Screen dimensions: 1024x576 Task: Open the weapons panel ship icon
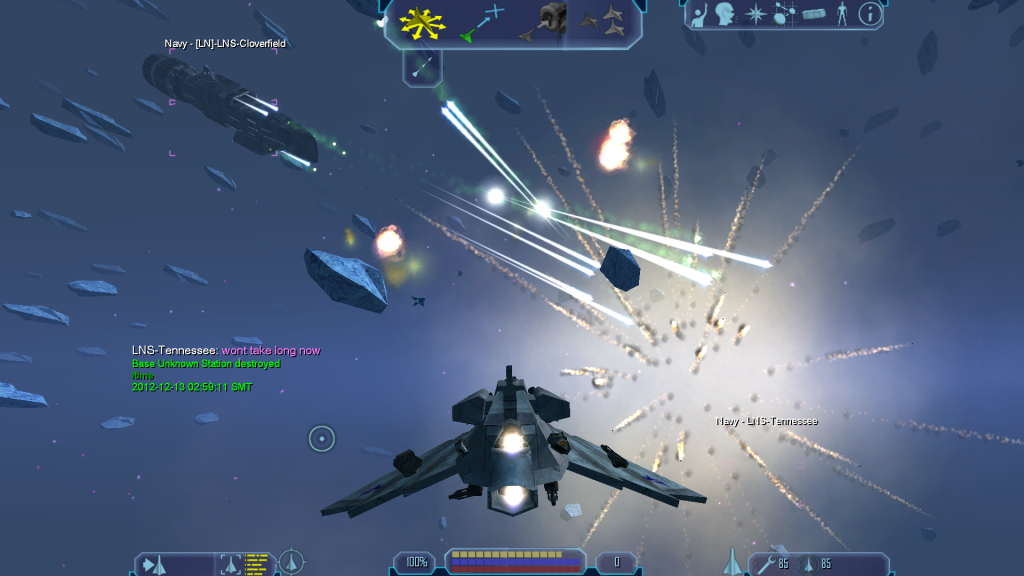click(x=731, y=562)
